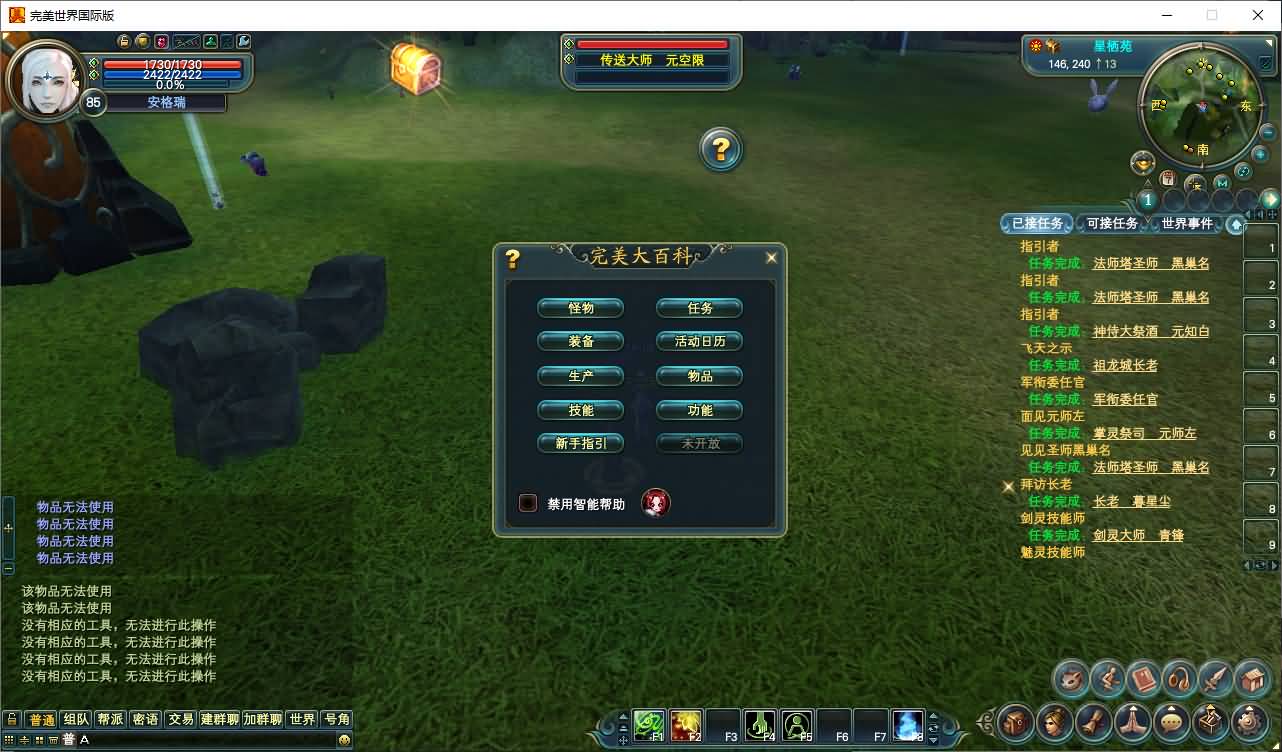The height and width of the screenshot is (752, 1282).
Task: Toggle the 禁用智能帮助 checkbox
Action: [528, 503]
